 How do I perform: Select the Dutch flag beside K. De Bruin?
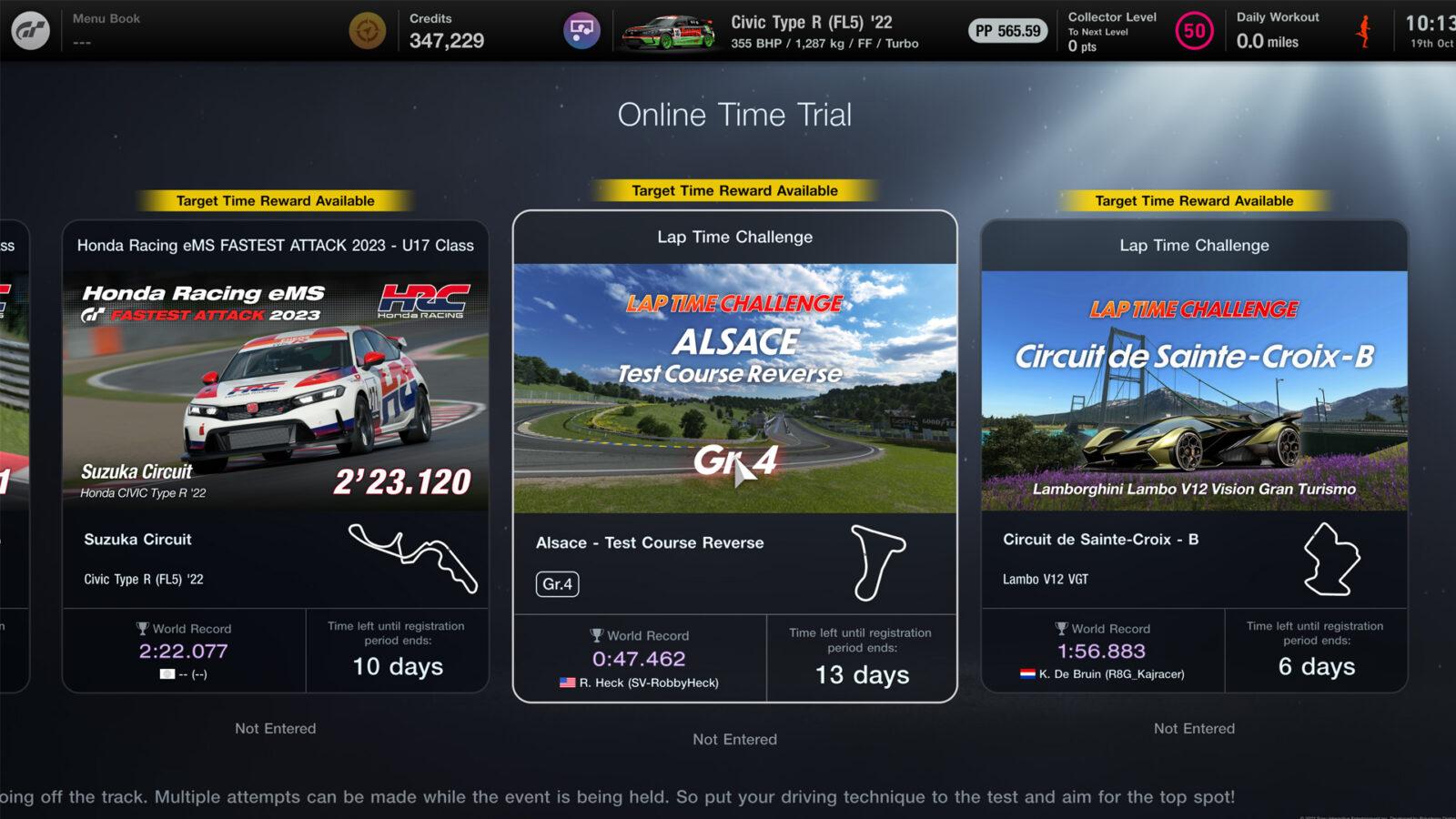[1027, 674]
